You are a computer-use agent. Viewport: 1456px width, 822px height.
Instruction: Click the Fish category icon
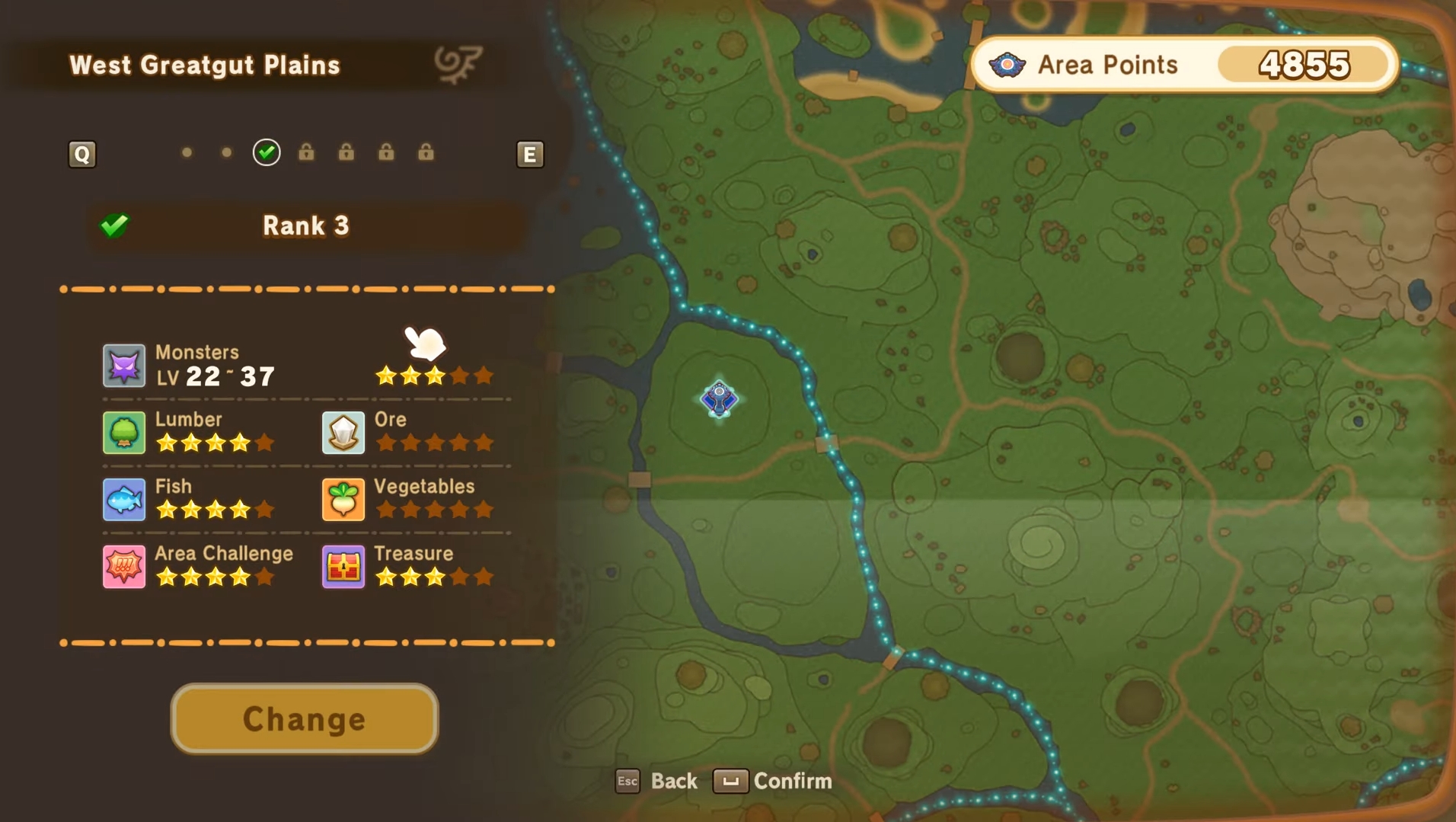[124, 499]
